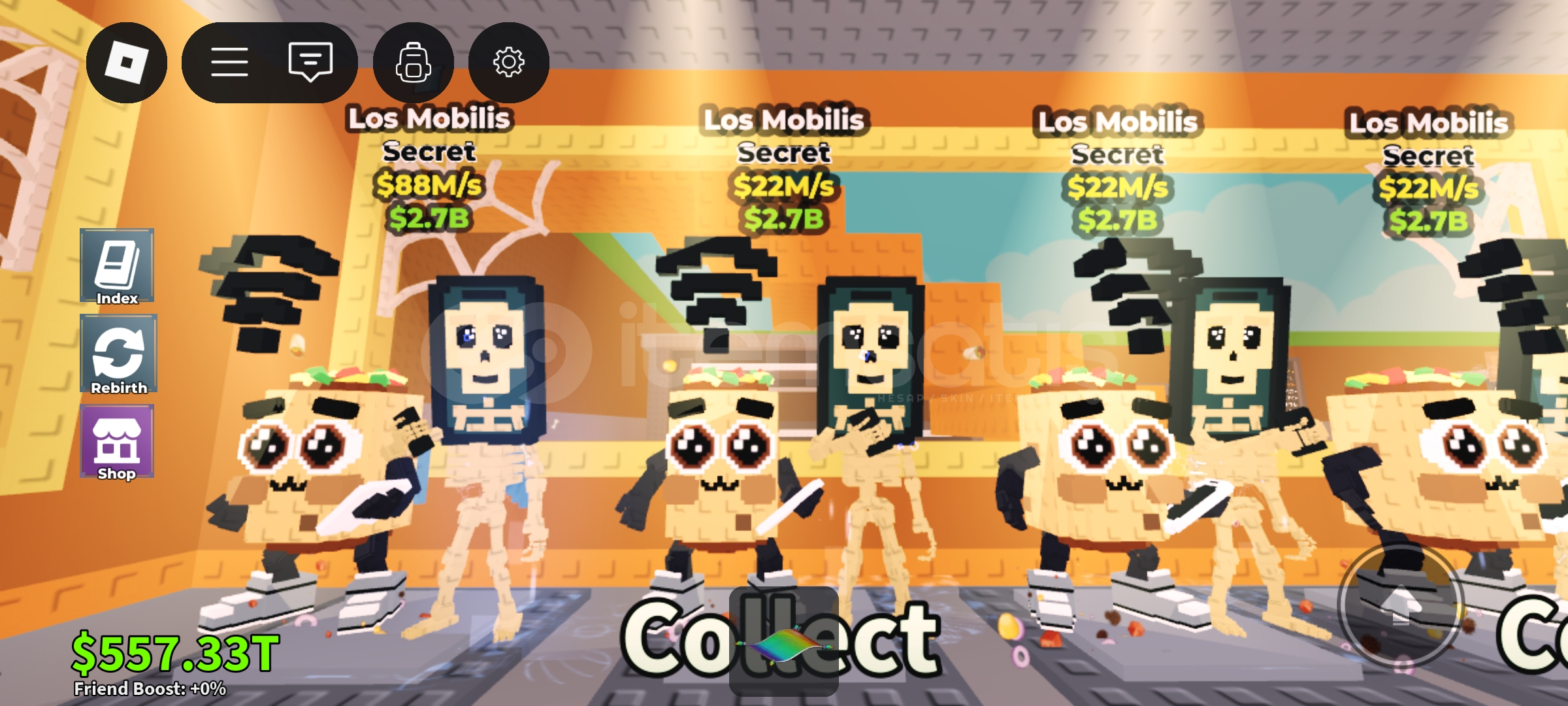Open the hamburger navigation icon

coord(230,61)
